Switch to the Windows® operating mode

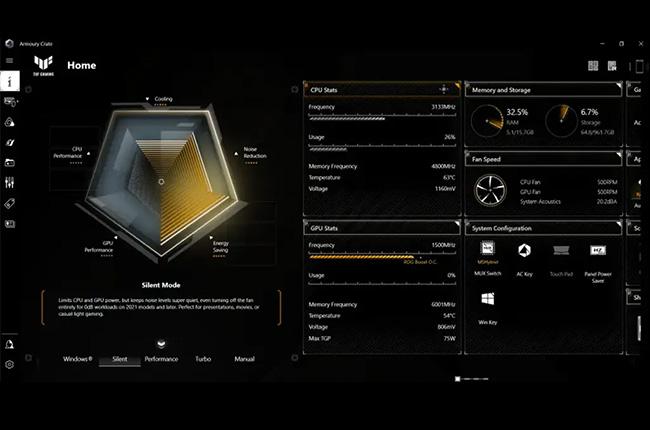point(78,358)
